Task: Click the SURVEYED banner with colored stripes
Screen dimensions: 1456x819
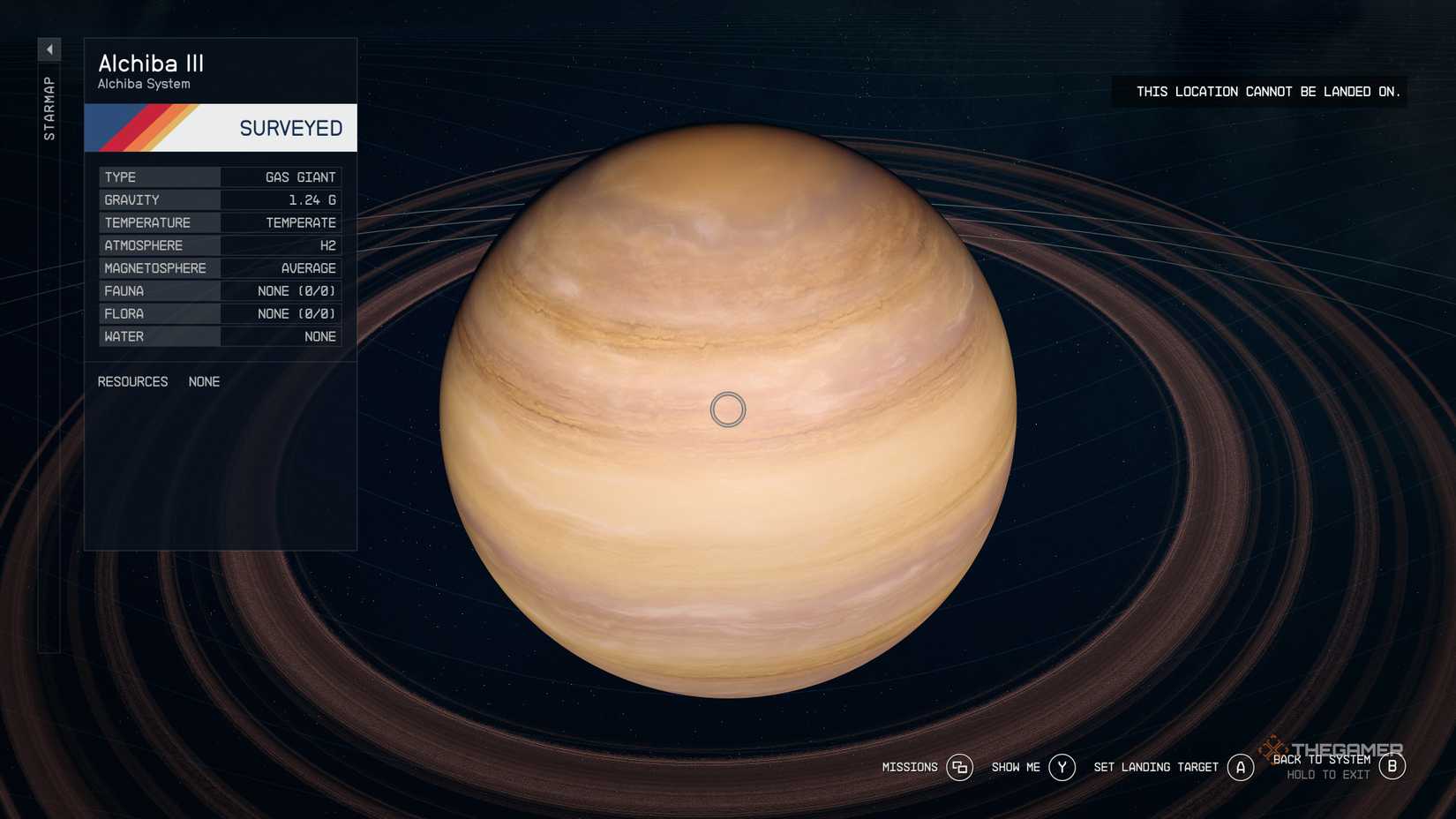Action: pyautogui.click(x=220, y=127)
